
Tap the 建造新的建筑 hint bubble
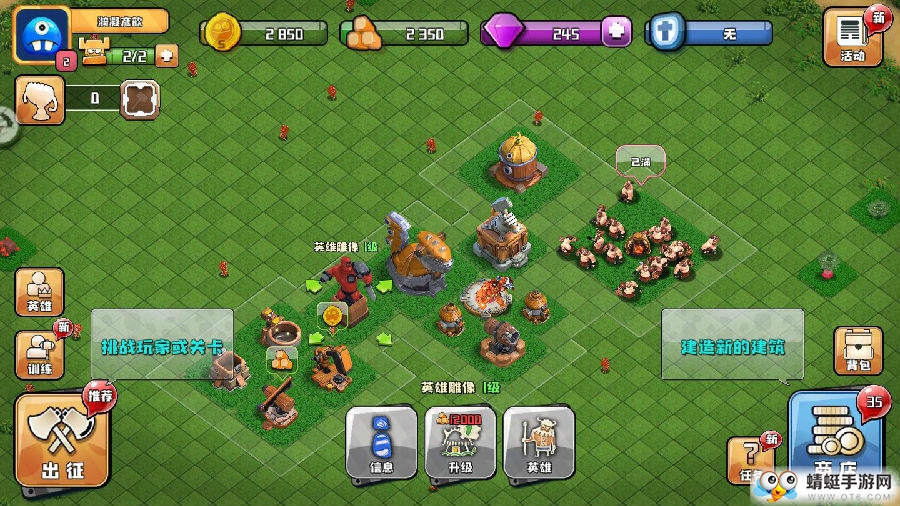click(732, 347)
